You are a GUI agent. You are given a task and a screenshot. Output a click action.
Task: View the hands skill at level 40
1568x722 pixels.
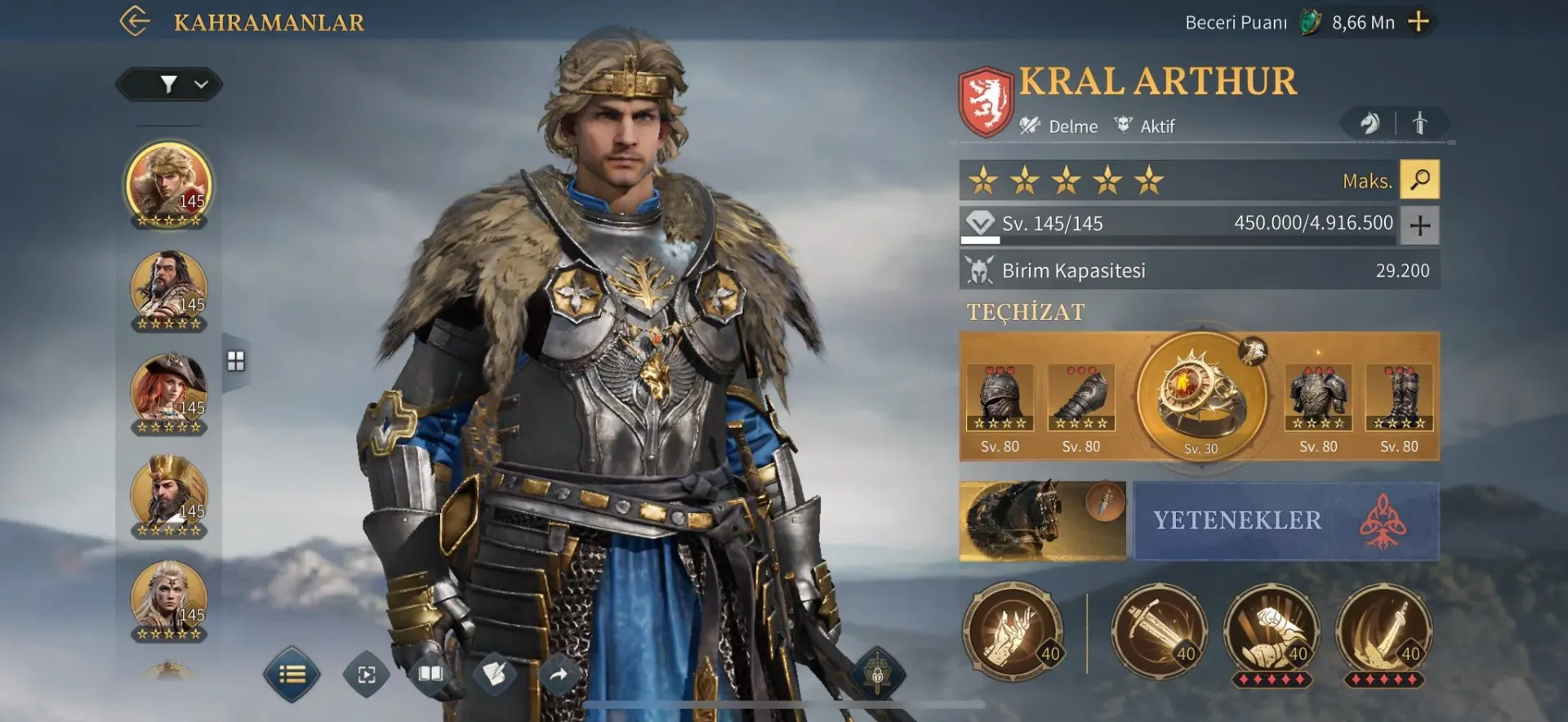1013,631
